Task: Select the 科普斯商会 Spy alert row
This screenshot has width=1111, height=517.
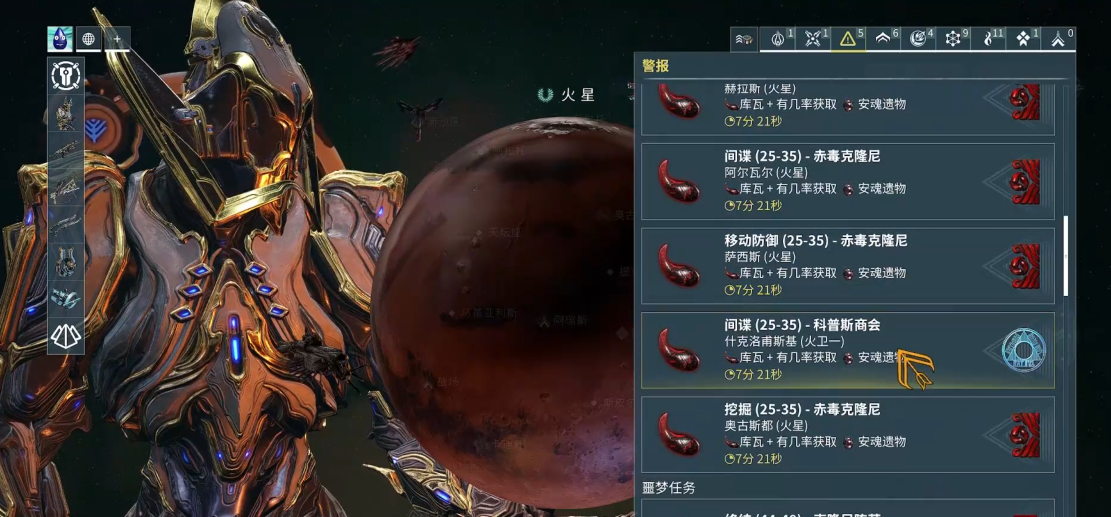Action: pos(847,350)
